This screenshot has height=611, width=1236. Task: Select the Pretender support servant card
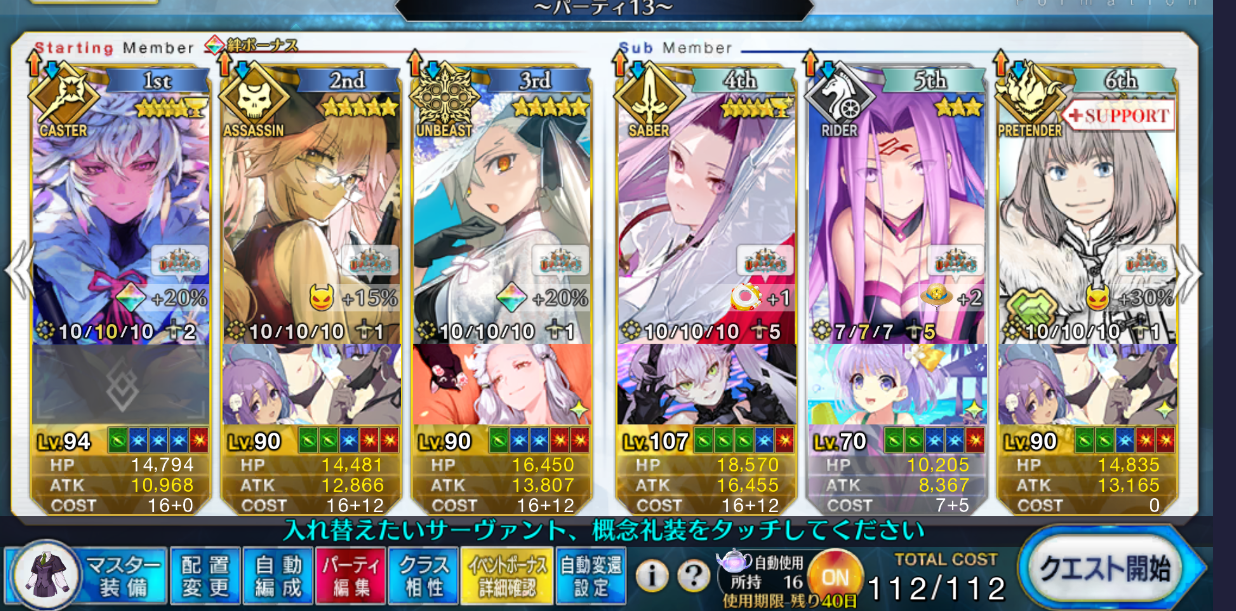tap(1087, 220)
